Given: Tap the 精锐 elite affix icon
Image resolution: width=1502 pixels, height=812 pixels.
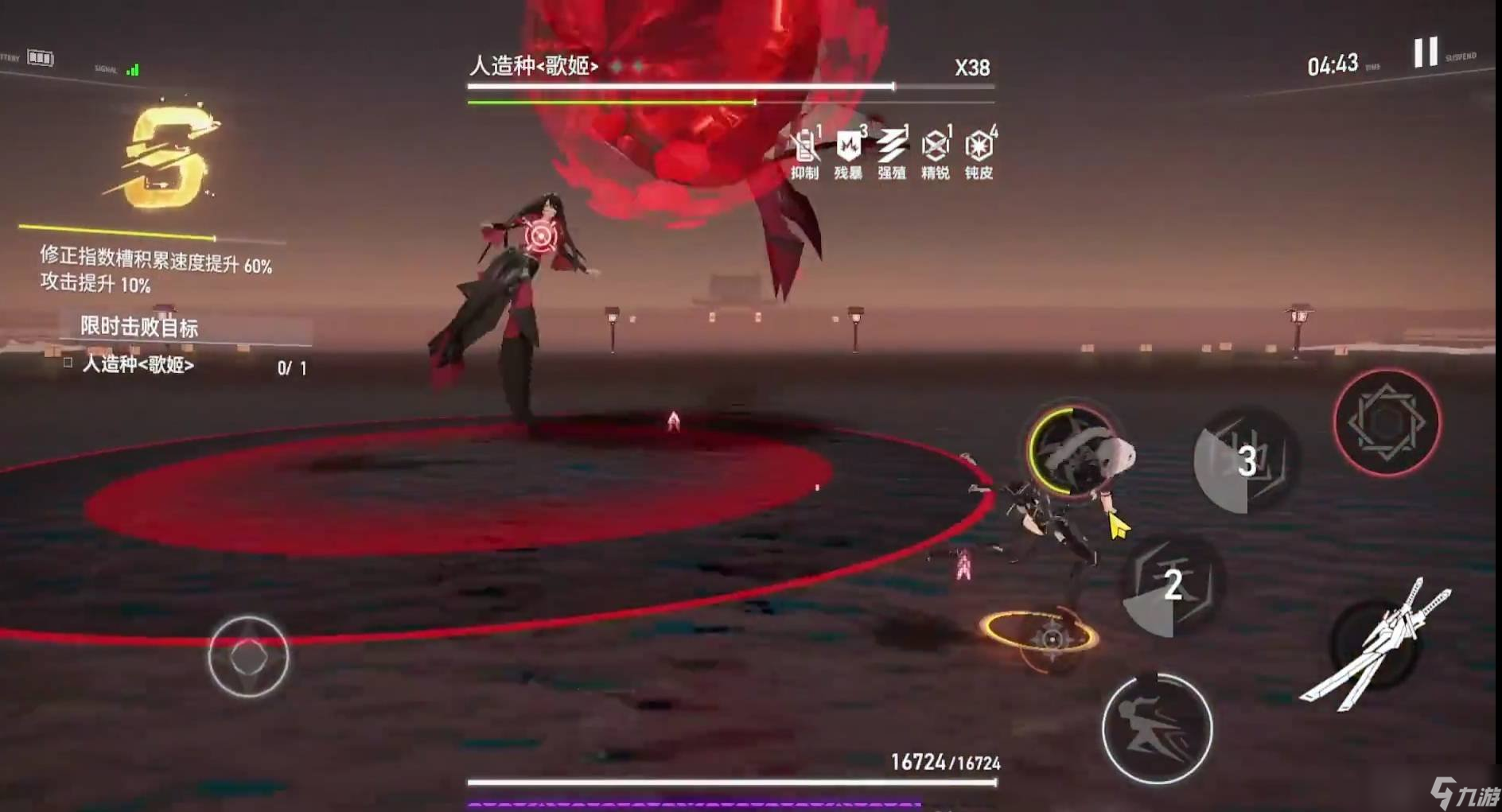Looking at the screenshot, I should pyautogui.click(x=936, y=146).
